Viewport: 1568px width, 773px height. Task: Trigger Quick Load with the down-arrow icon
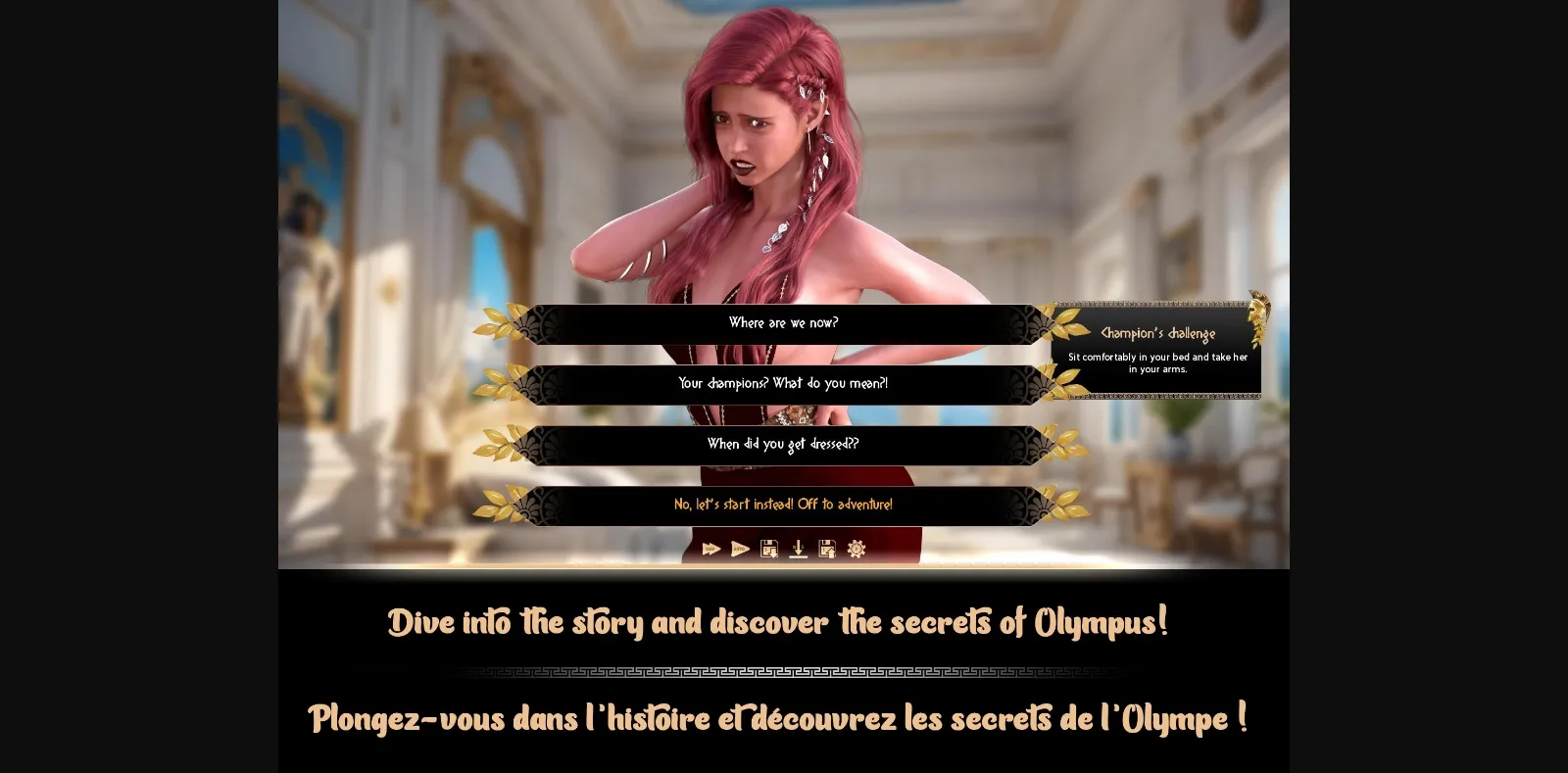pos(799,551)
